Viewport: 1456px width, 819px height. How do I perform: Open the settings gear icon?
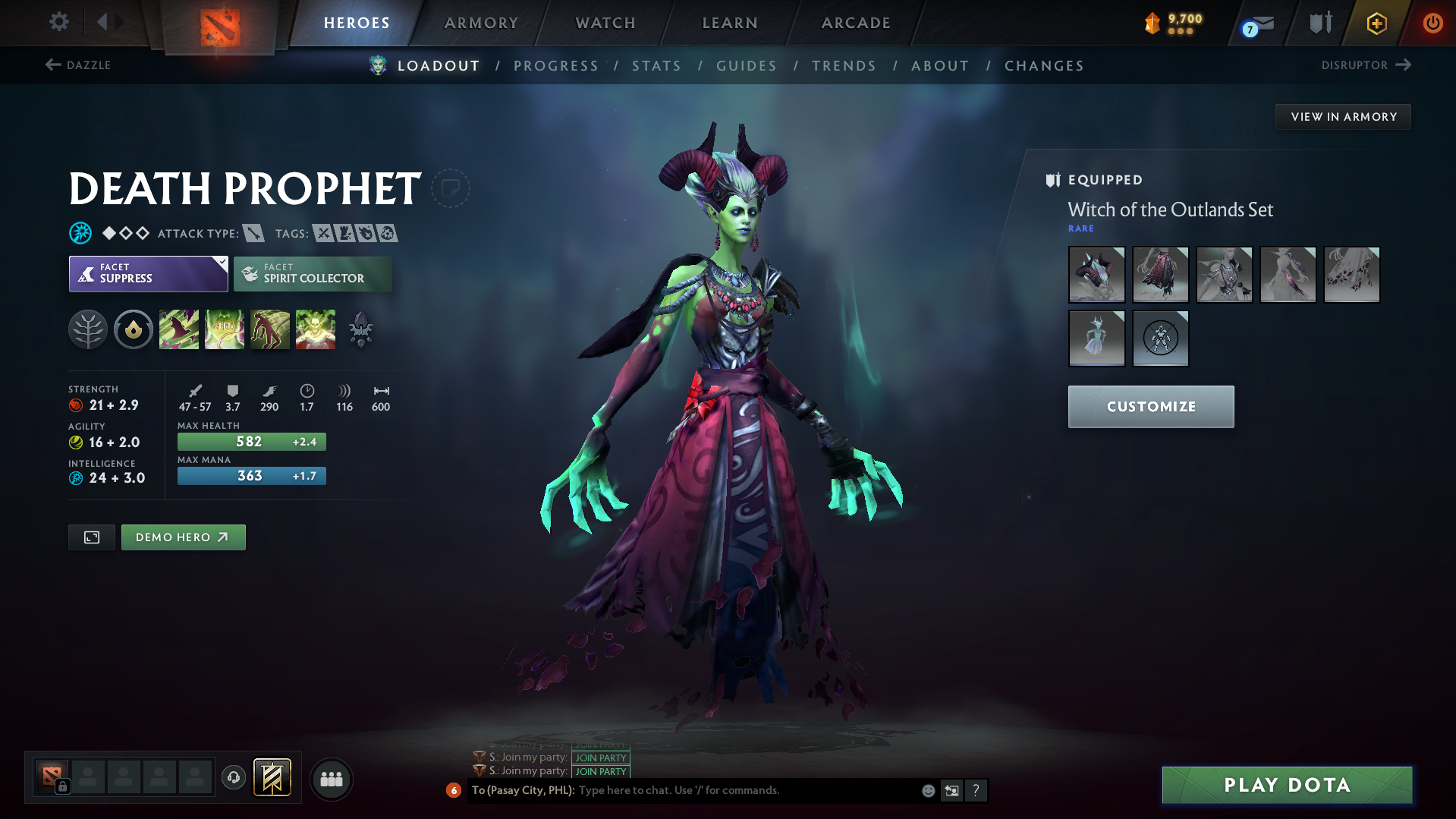click(58, 22)
